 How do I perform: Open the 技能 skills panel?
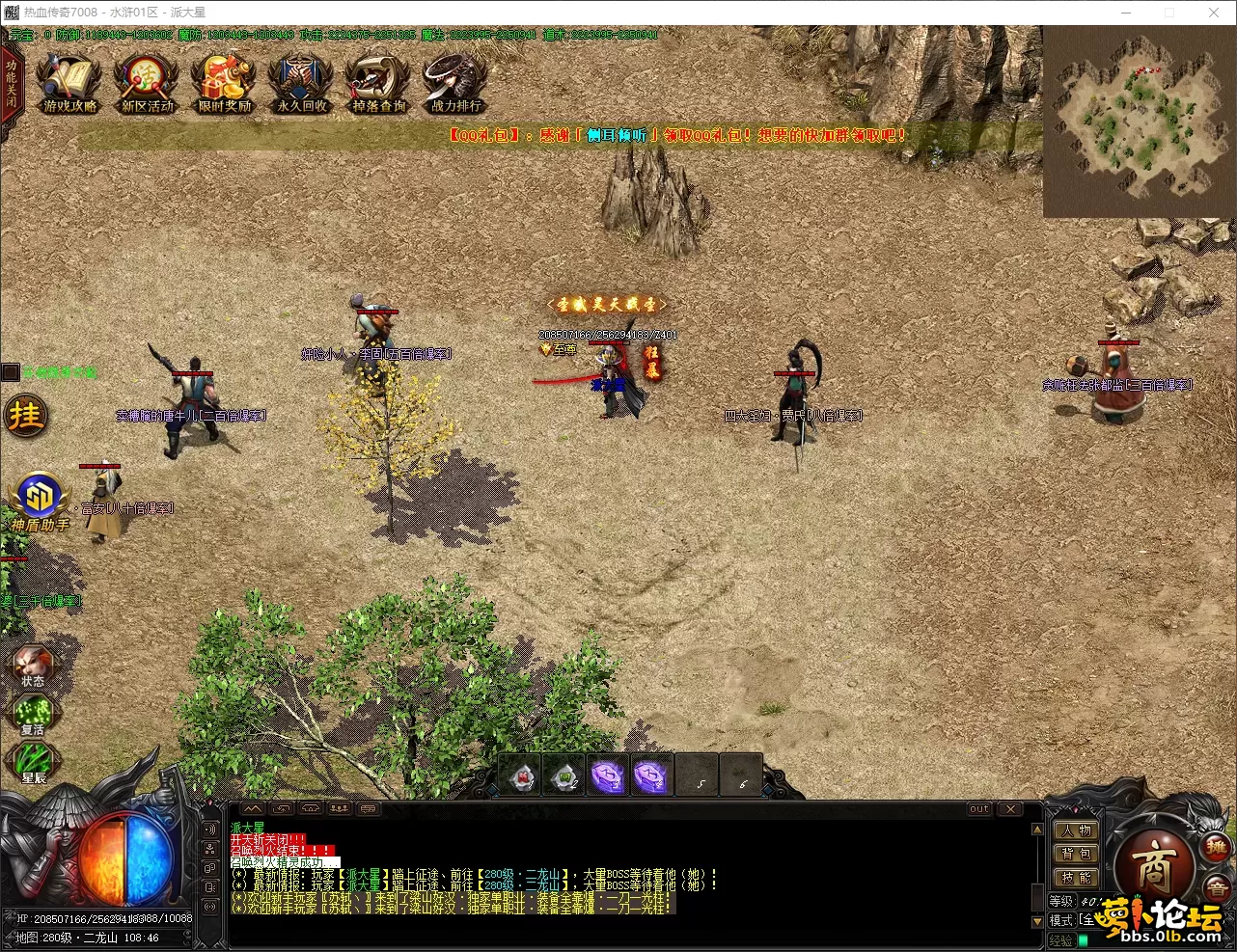[x=1076, y=878]
